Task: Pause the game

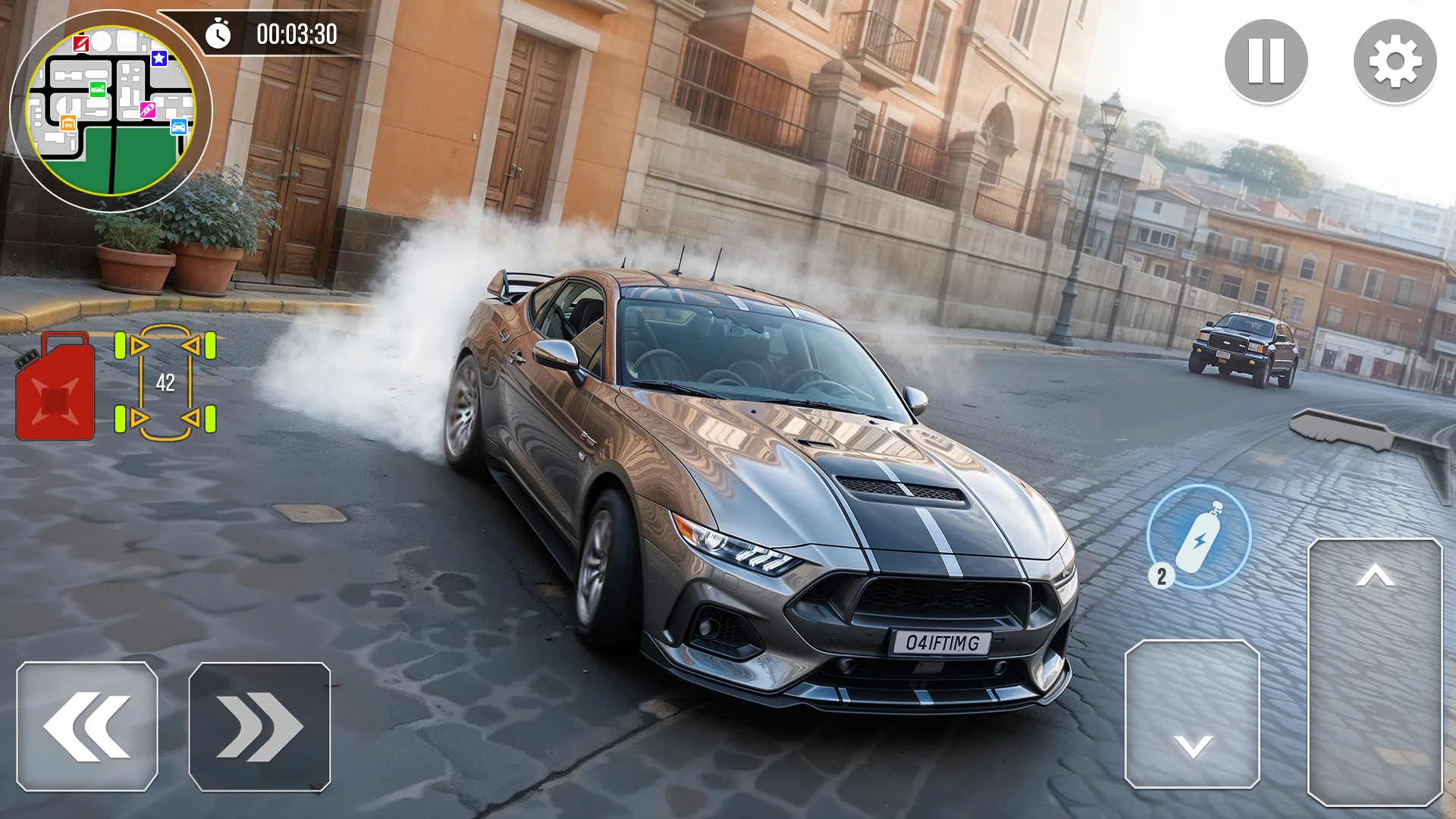Action: [1266, 61]
